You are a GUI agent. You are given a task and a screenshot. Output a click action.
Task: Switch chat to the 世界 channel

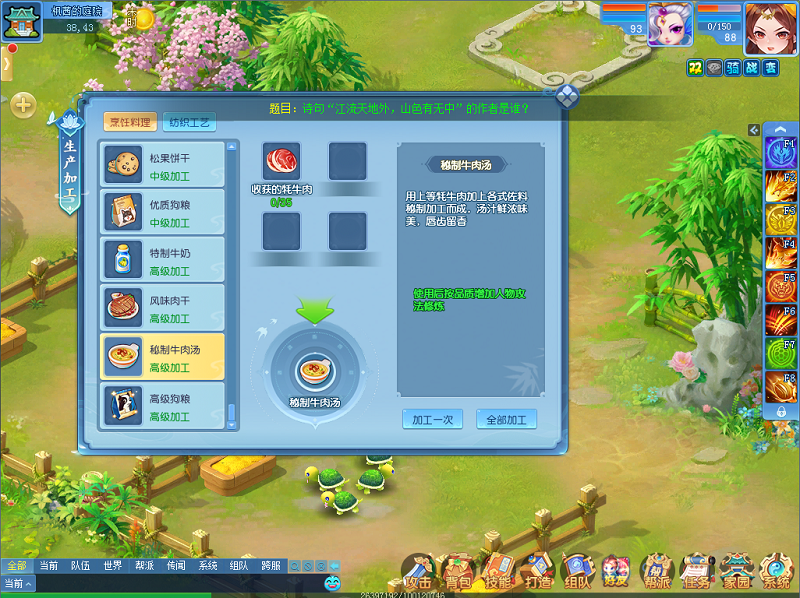tap(112, 565)
